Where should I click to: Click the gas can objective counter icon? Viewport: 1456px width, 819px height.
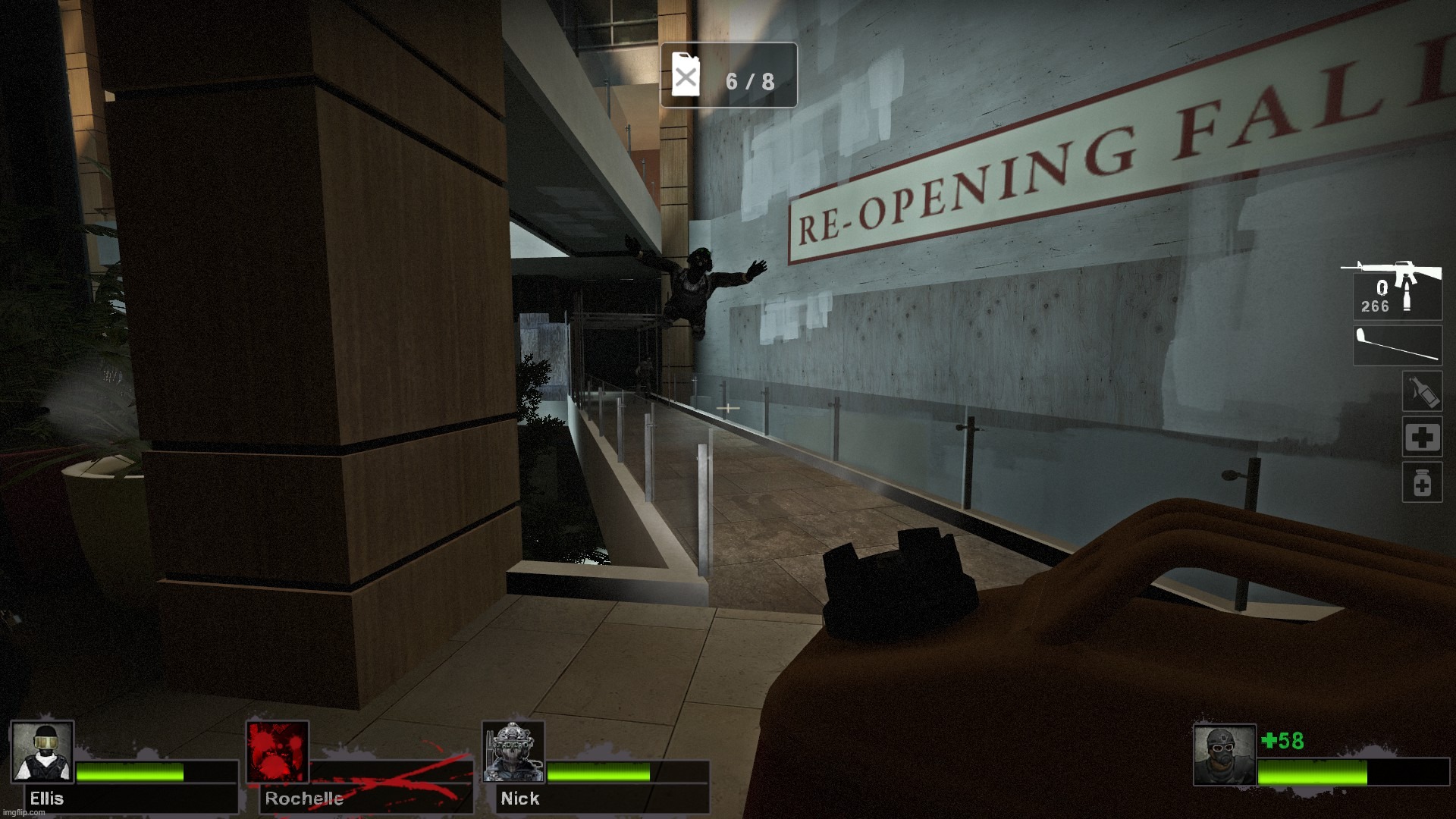686,74
